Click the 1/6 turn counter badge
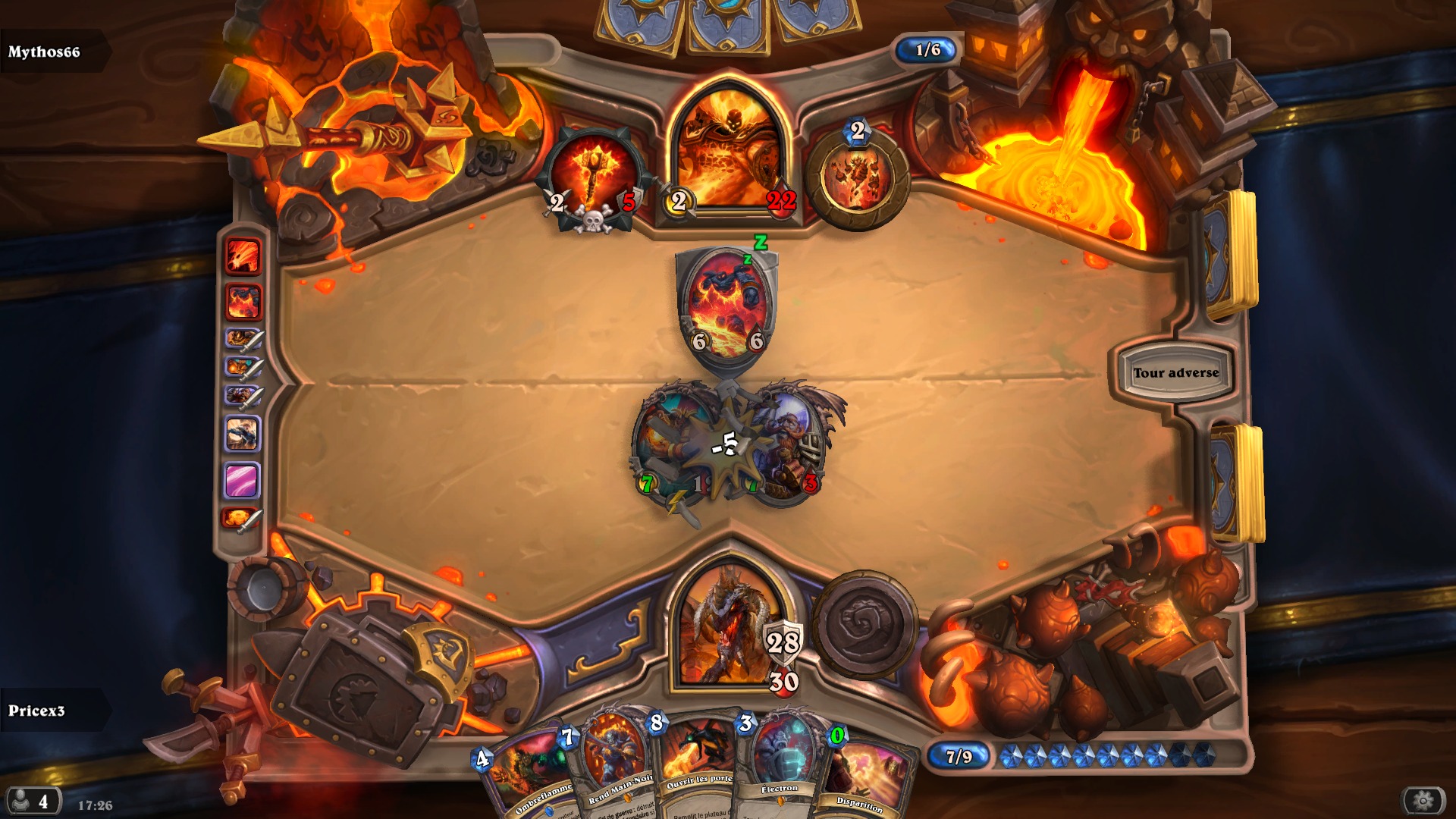The height and width of the screenshot is (819, 1456). pyautogui.click(x=927, y=52)
